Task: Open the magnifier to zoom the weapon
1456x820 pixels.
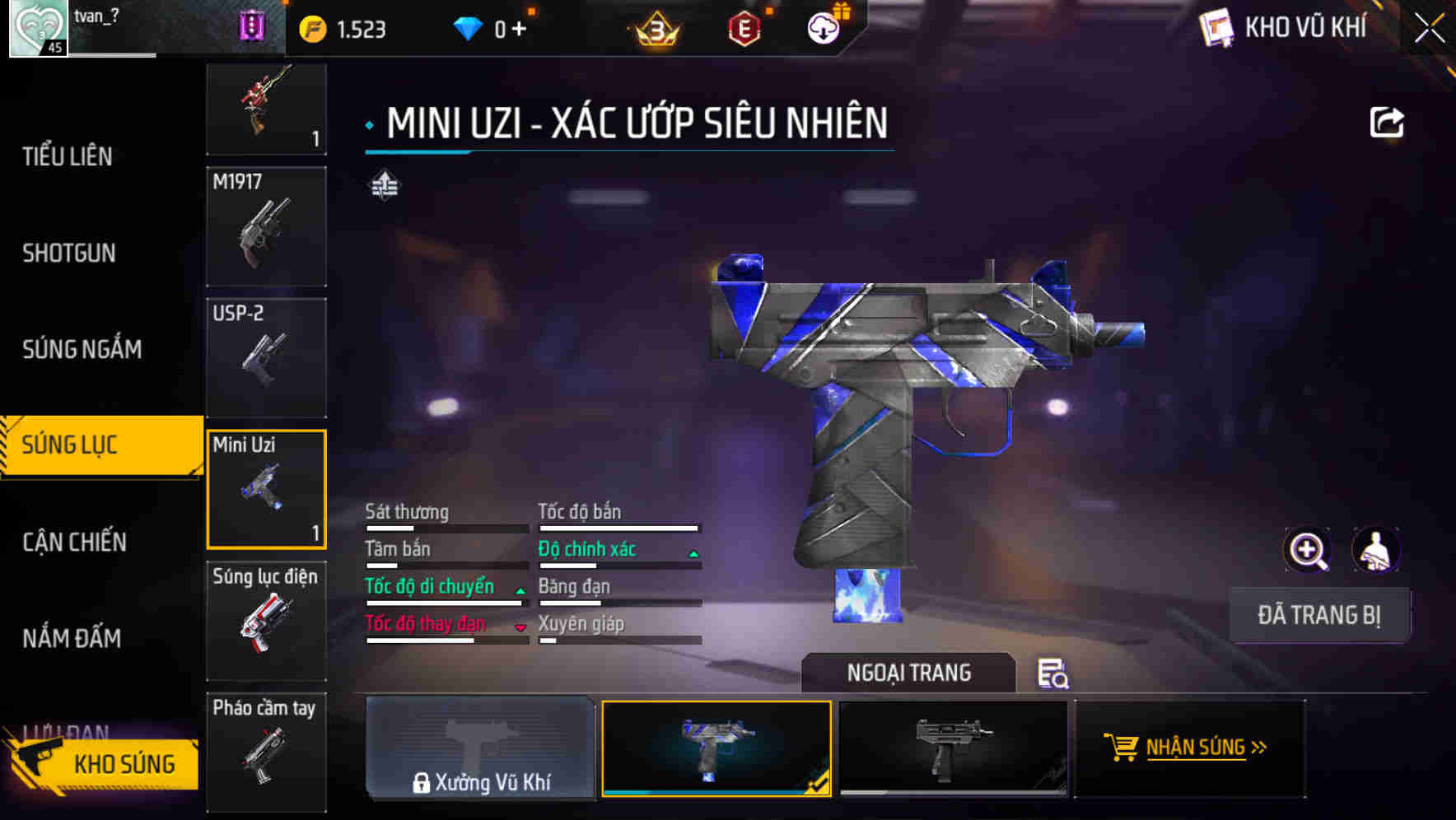Action: coord(1308,550)
